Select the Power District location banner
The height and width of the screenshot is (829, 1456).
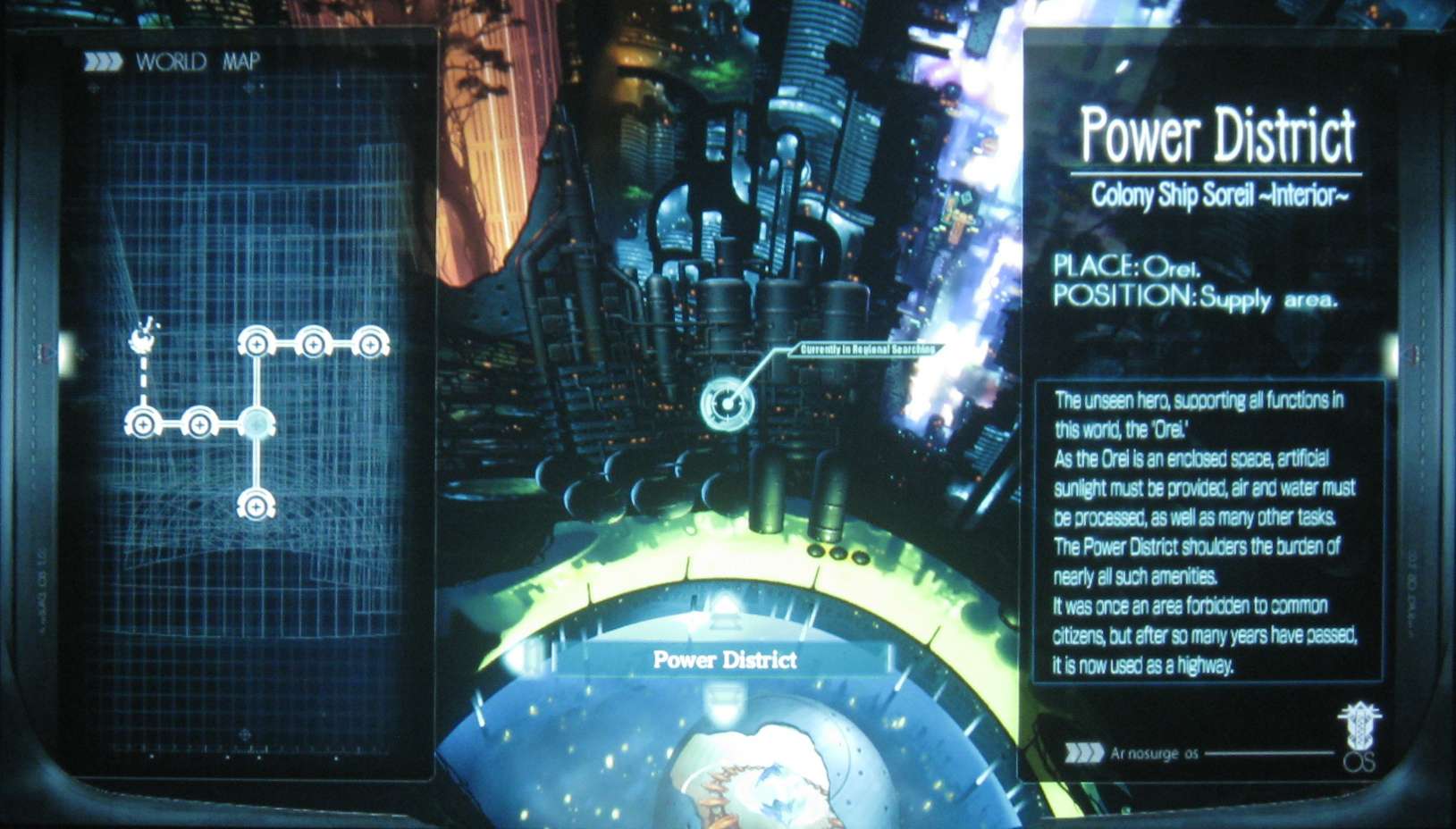(x=724, y=660)
